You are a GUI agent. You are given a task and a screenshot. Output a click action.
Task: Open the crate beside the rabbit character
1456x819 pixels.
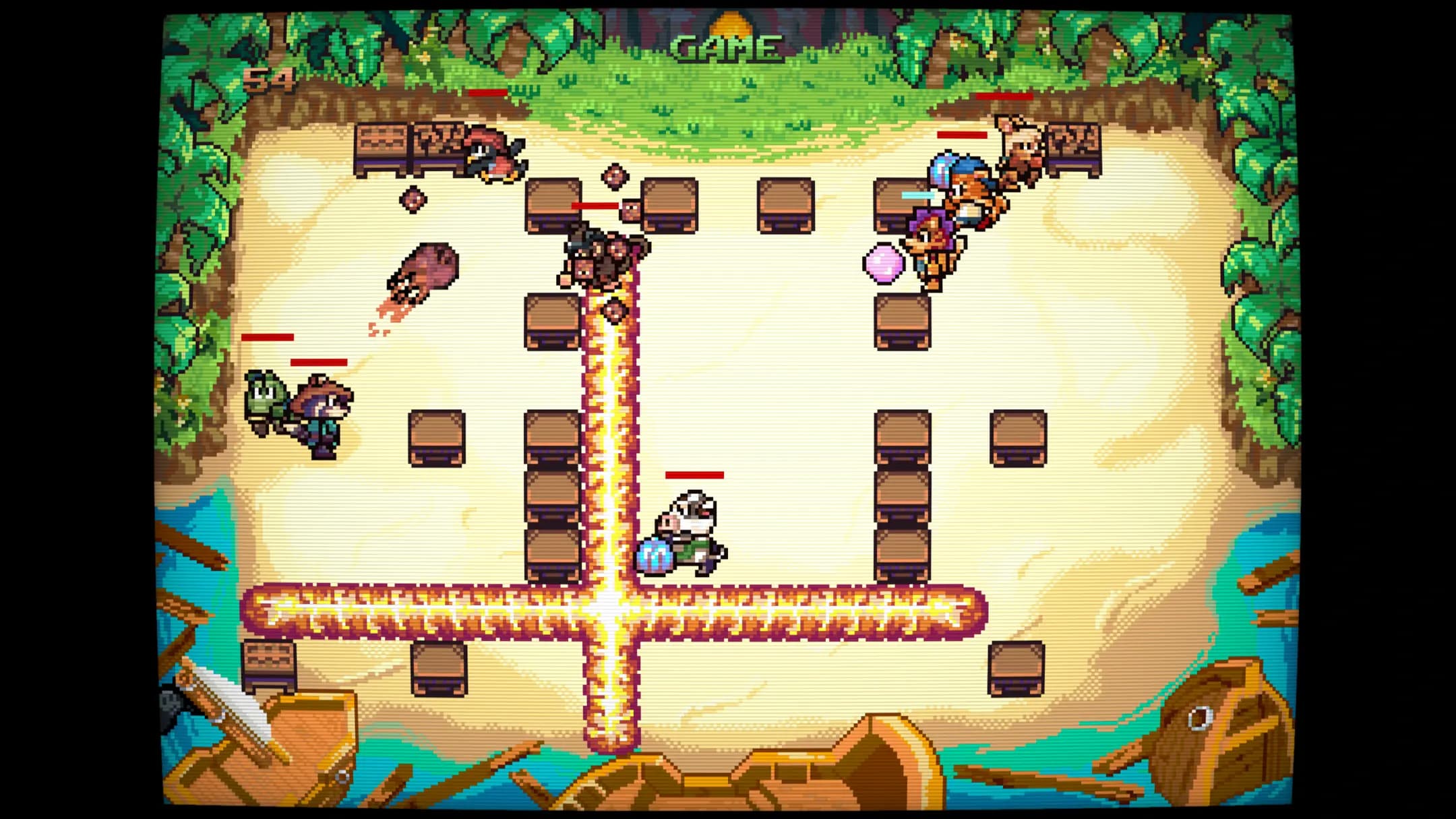tap(1075, 145)
